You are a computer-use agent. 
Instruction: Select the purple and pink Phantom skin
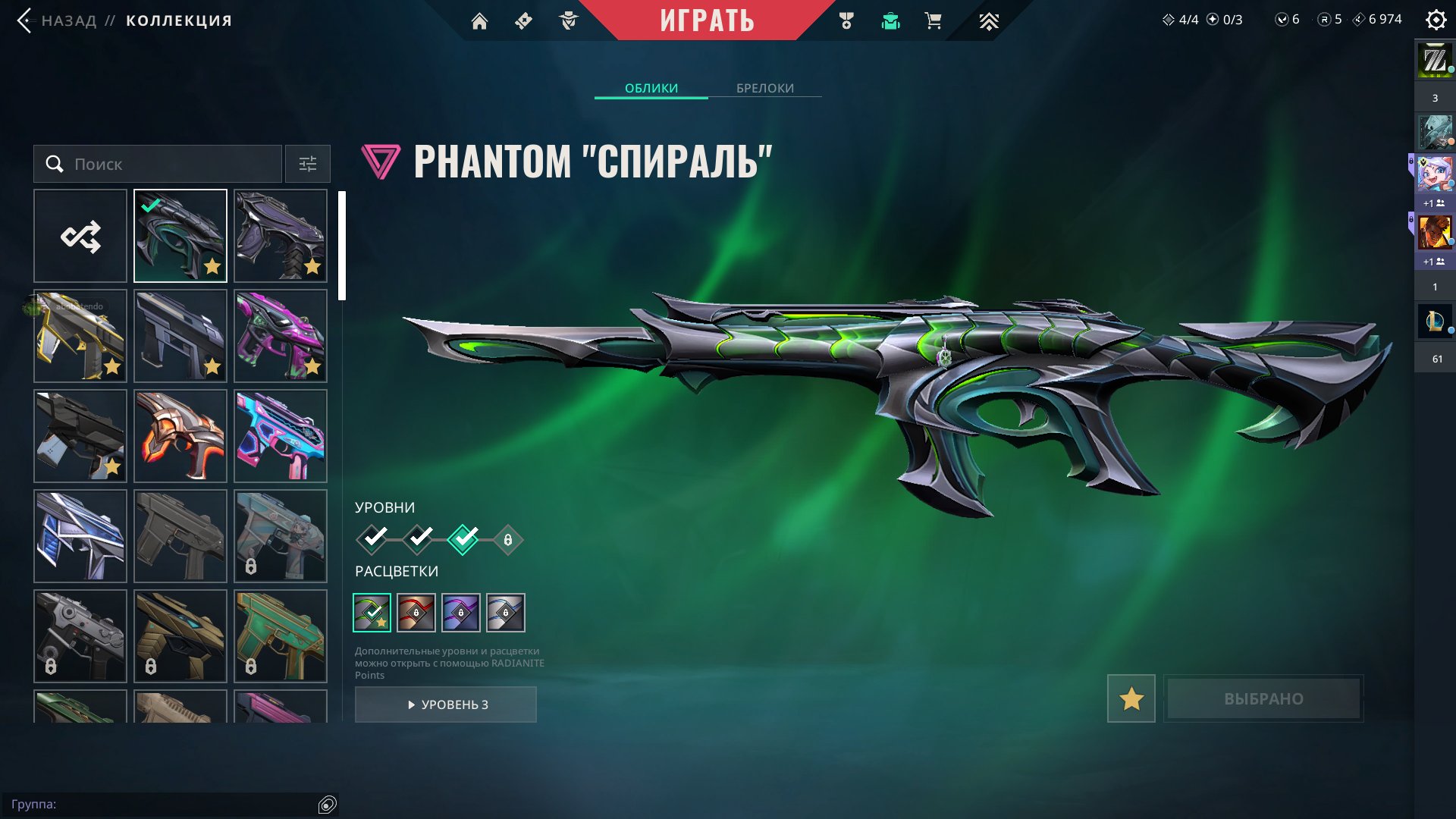pyautogui.click(x=281, y=336)
